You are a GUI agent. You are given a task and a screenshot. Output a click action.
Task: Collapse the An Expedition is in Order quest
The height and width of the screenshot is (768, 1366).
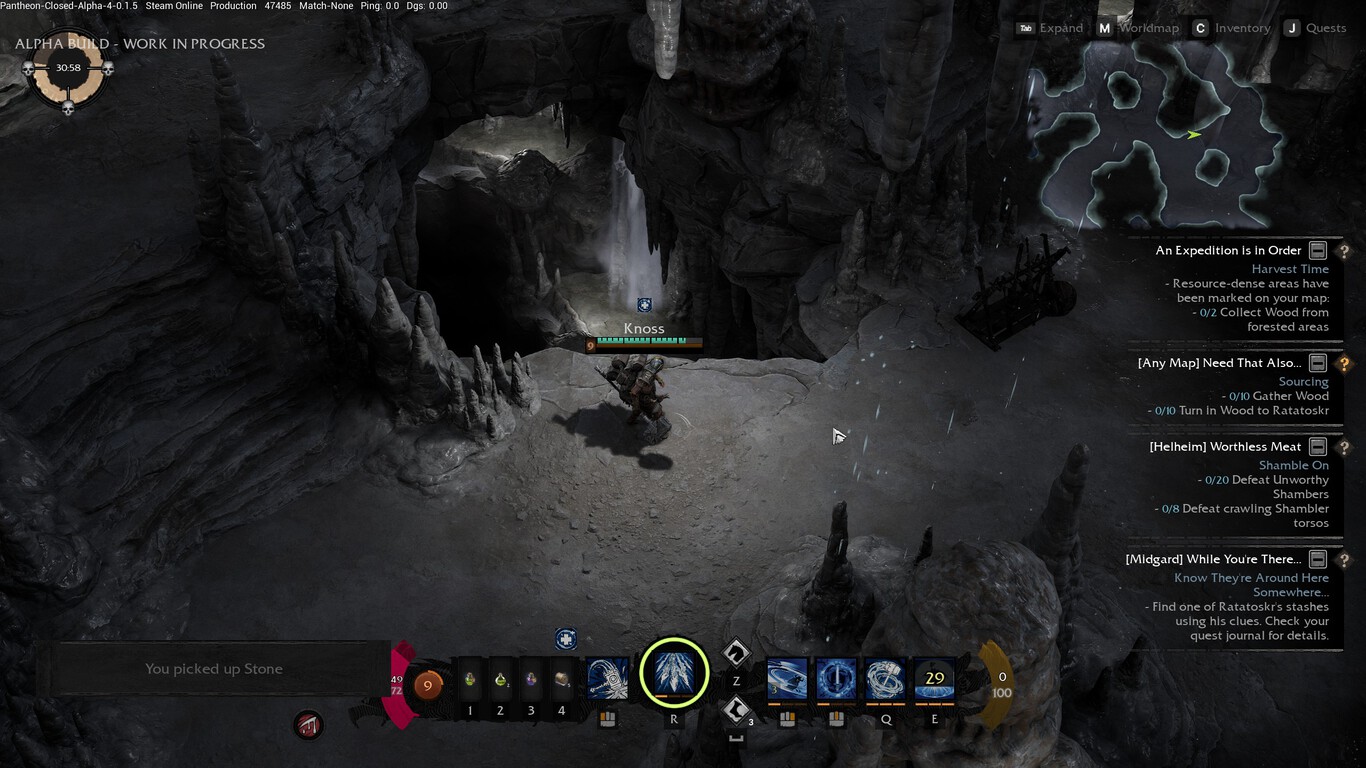pyautogui.click(x=1318, y=251)
